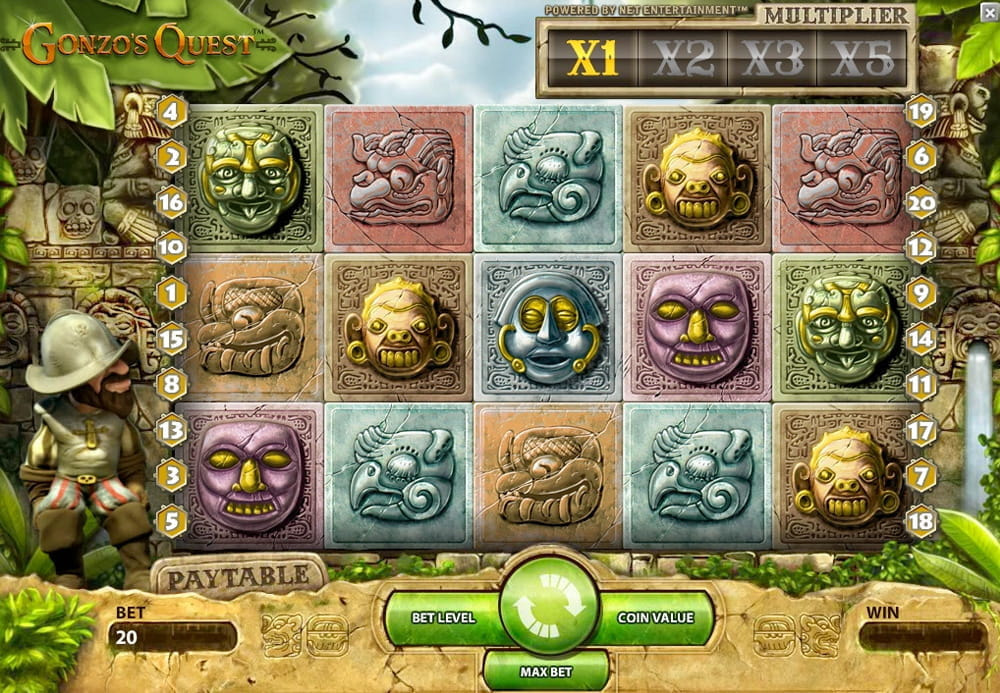Viewport: 1000px width, 693px height.
Task: Select the payline 9 number badge
Action: point(920,293)
